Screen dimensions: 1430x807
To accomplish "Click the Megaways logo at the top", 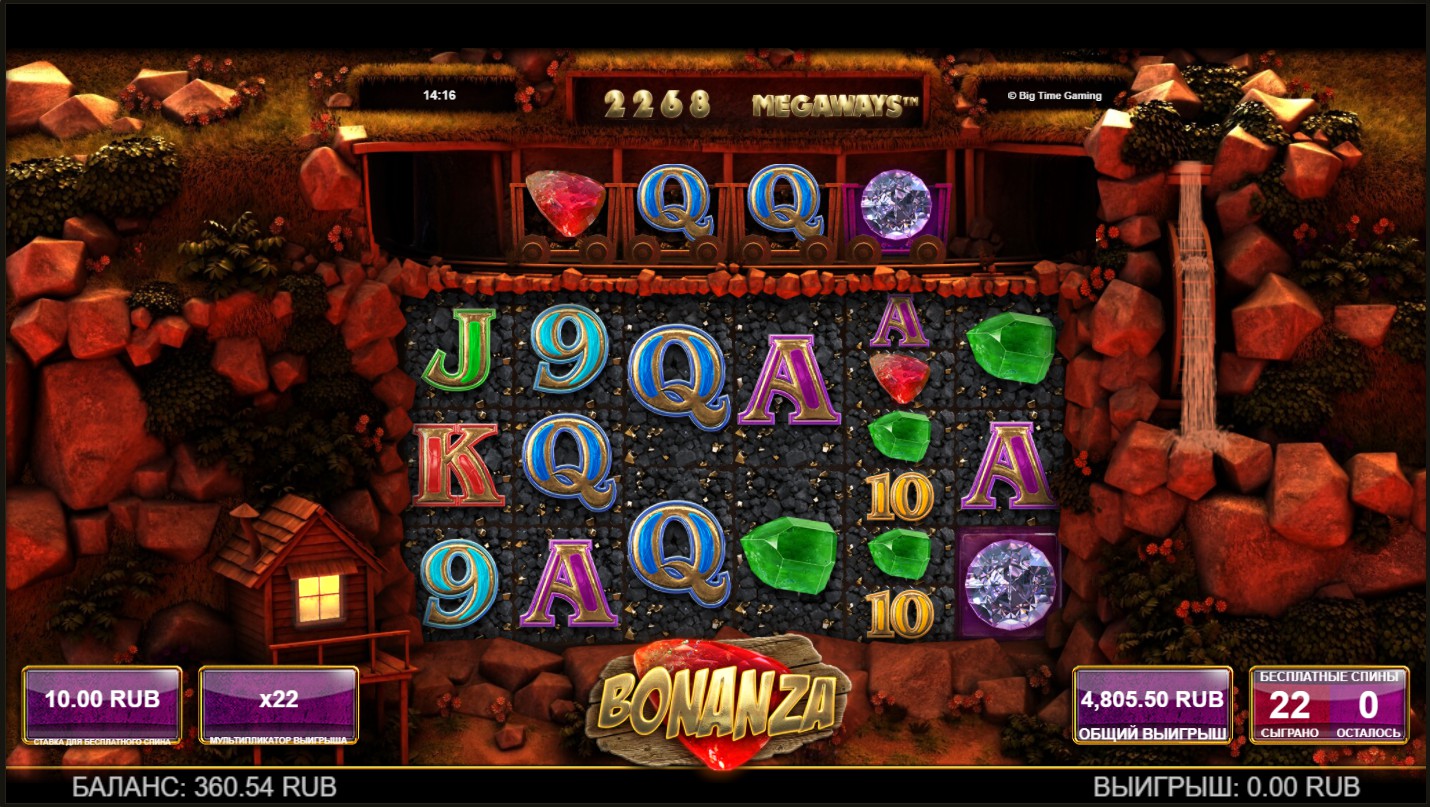I will (x=833, y=100).
